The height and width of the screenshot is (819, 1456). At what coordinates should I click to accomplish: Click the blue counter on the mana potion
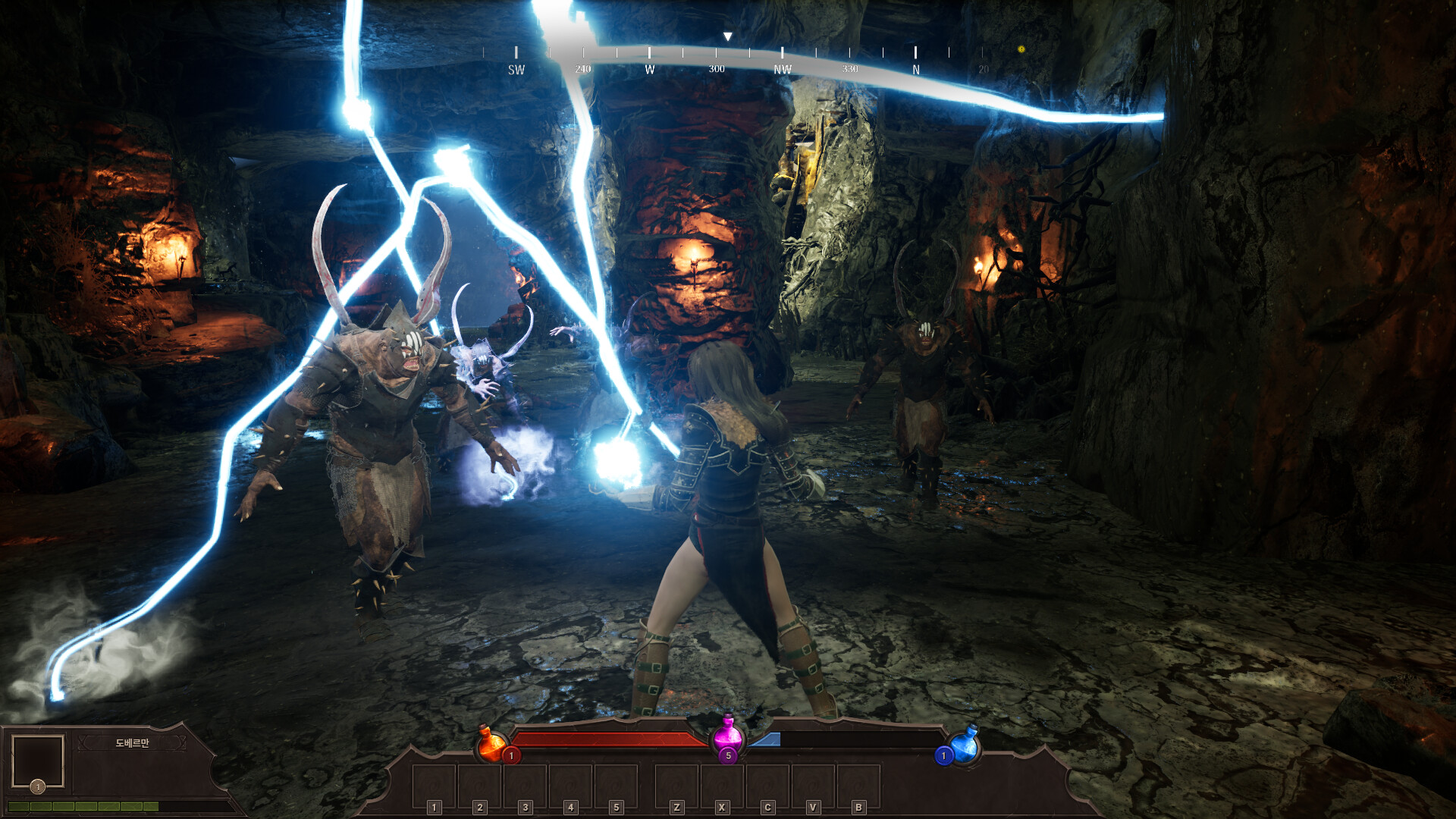pyautogui.click(x=944, y=756)
